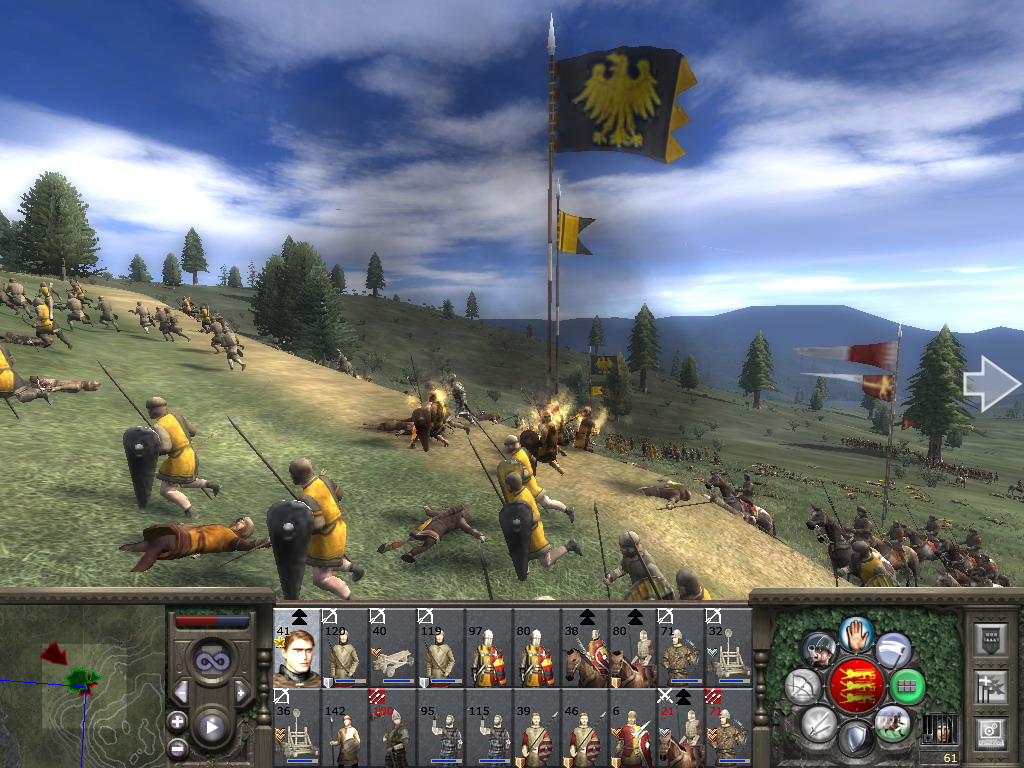
Task: Zoom out the minimap with minus button
Action: (x=177, y=746)
